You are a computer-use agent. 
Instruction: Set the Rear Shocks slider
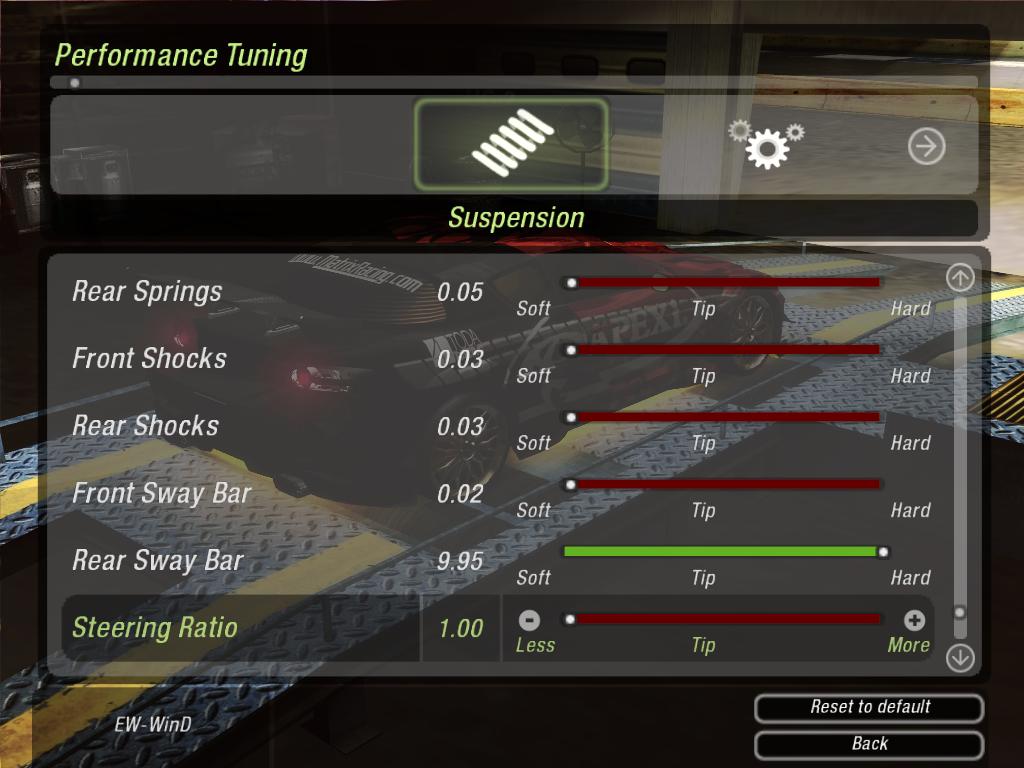pos(722,417)
